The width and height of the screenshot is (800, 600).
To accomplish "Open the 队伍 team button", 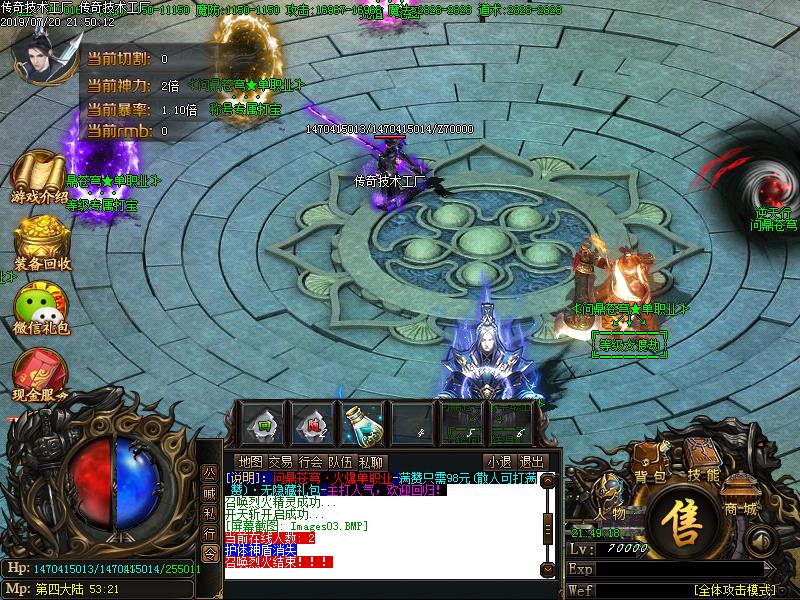I will coord(341,461).
